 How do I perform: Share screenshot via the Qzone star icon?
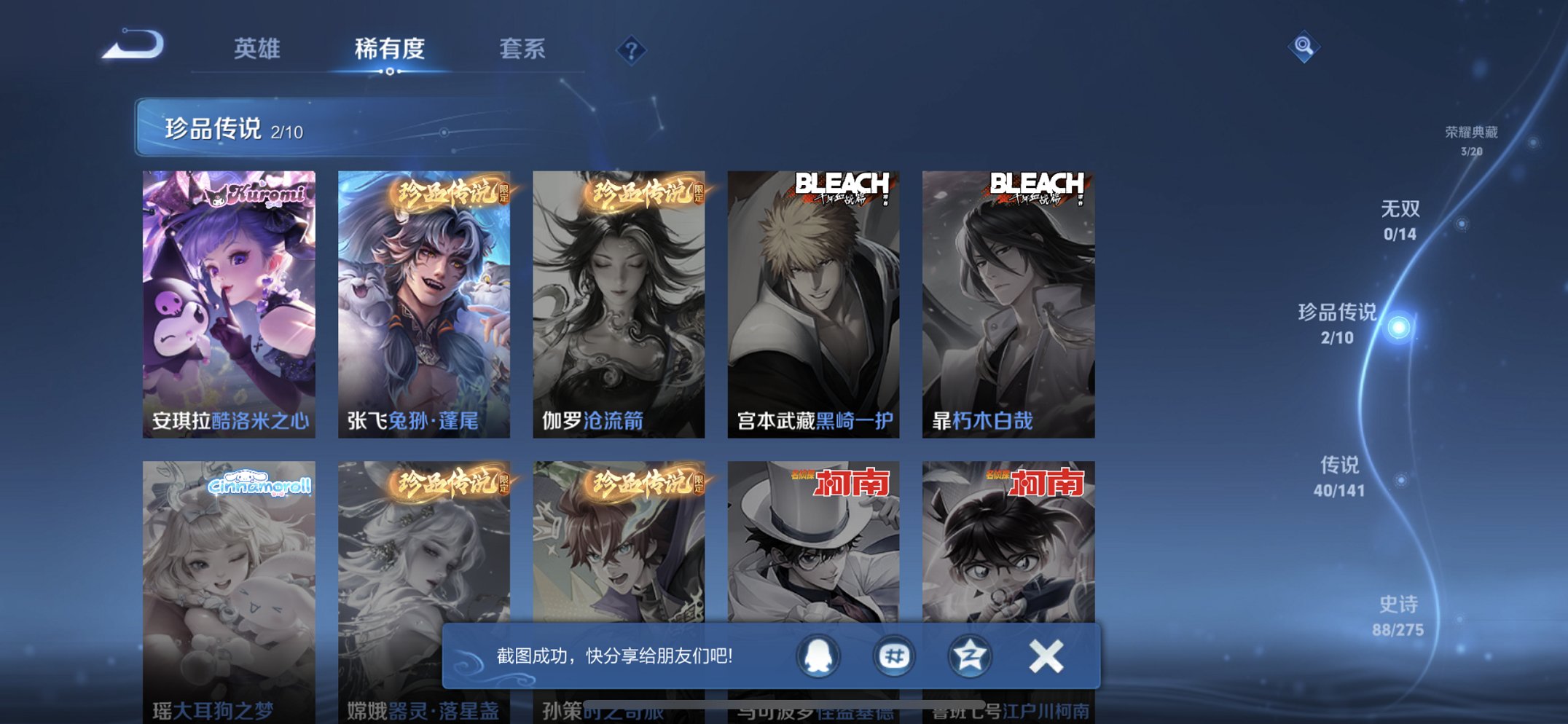(969, 656)
